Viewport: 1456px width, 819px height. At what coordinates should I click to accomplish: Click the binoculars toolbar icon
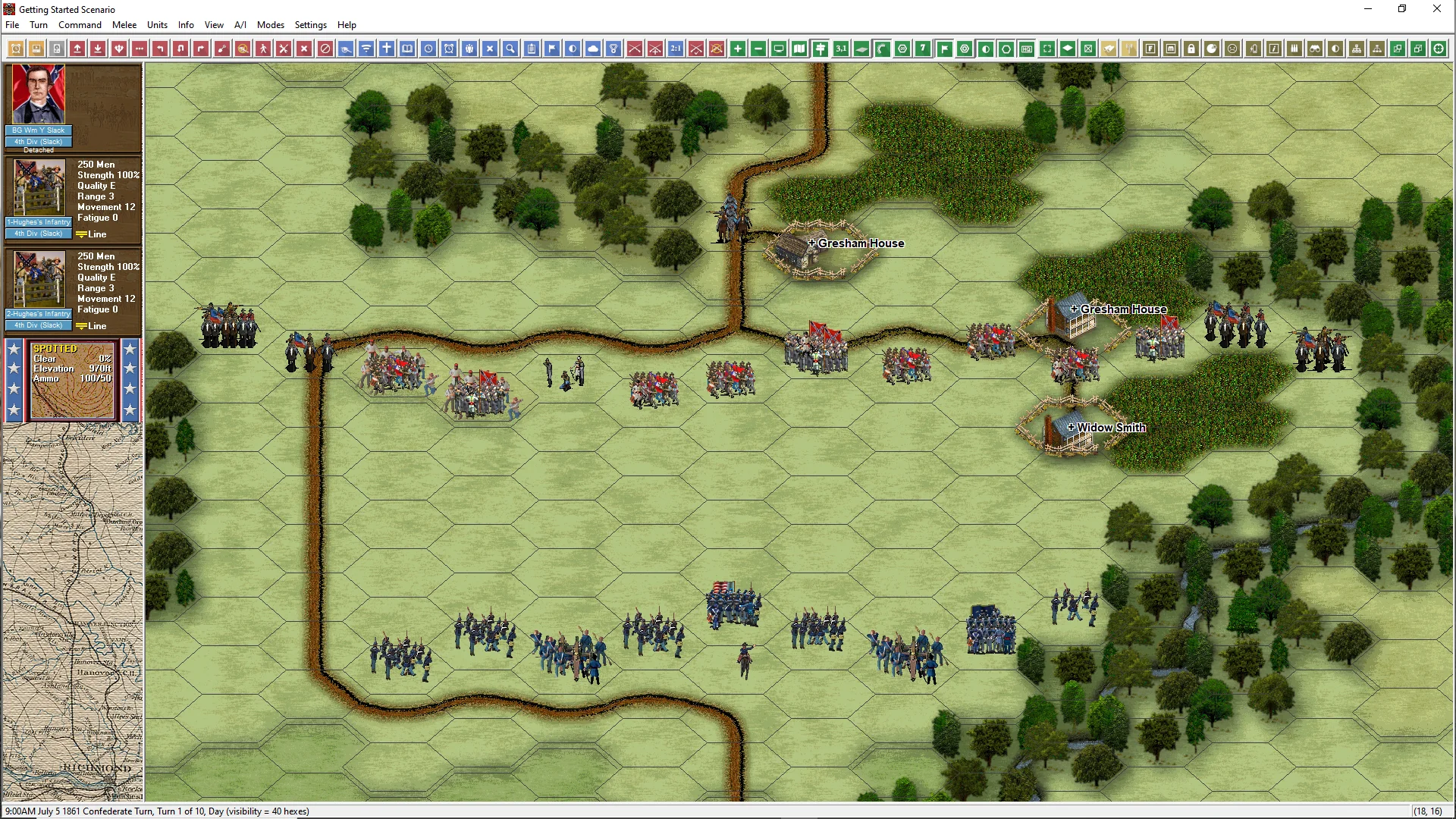click(1315, 49)
